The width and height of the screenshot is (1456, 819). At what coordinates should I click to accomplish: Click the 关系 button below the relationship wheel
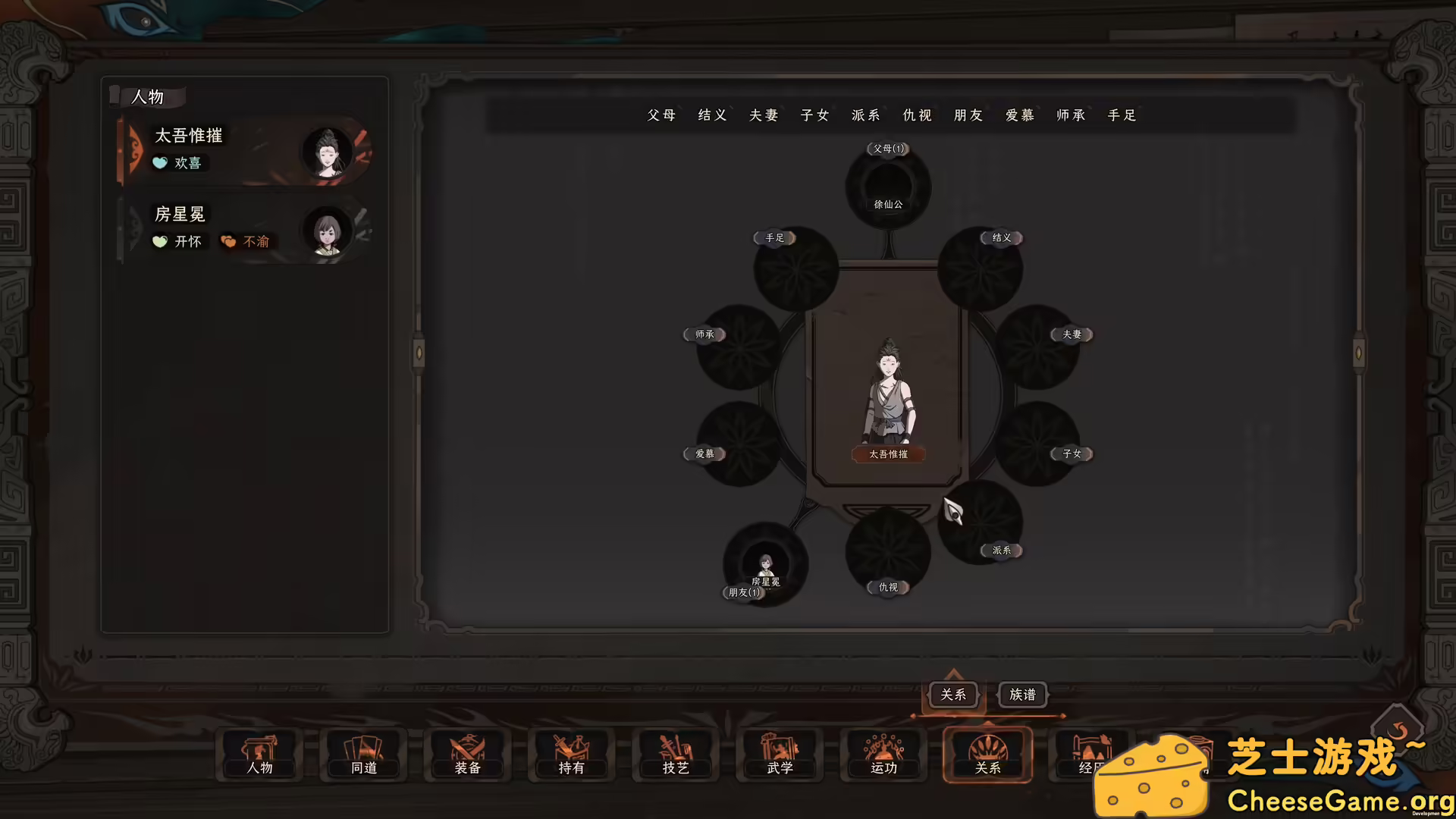(x=953, y=694)
